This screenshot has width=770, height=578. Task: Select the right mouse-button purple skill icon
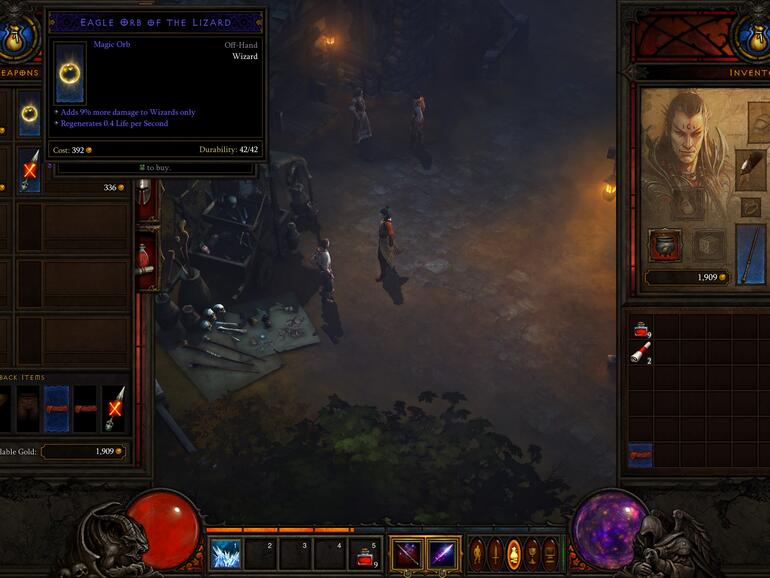pyautogui.click(x=443, y=553)
